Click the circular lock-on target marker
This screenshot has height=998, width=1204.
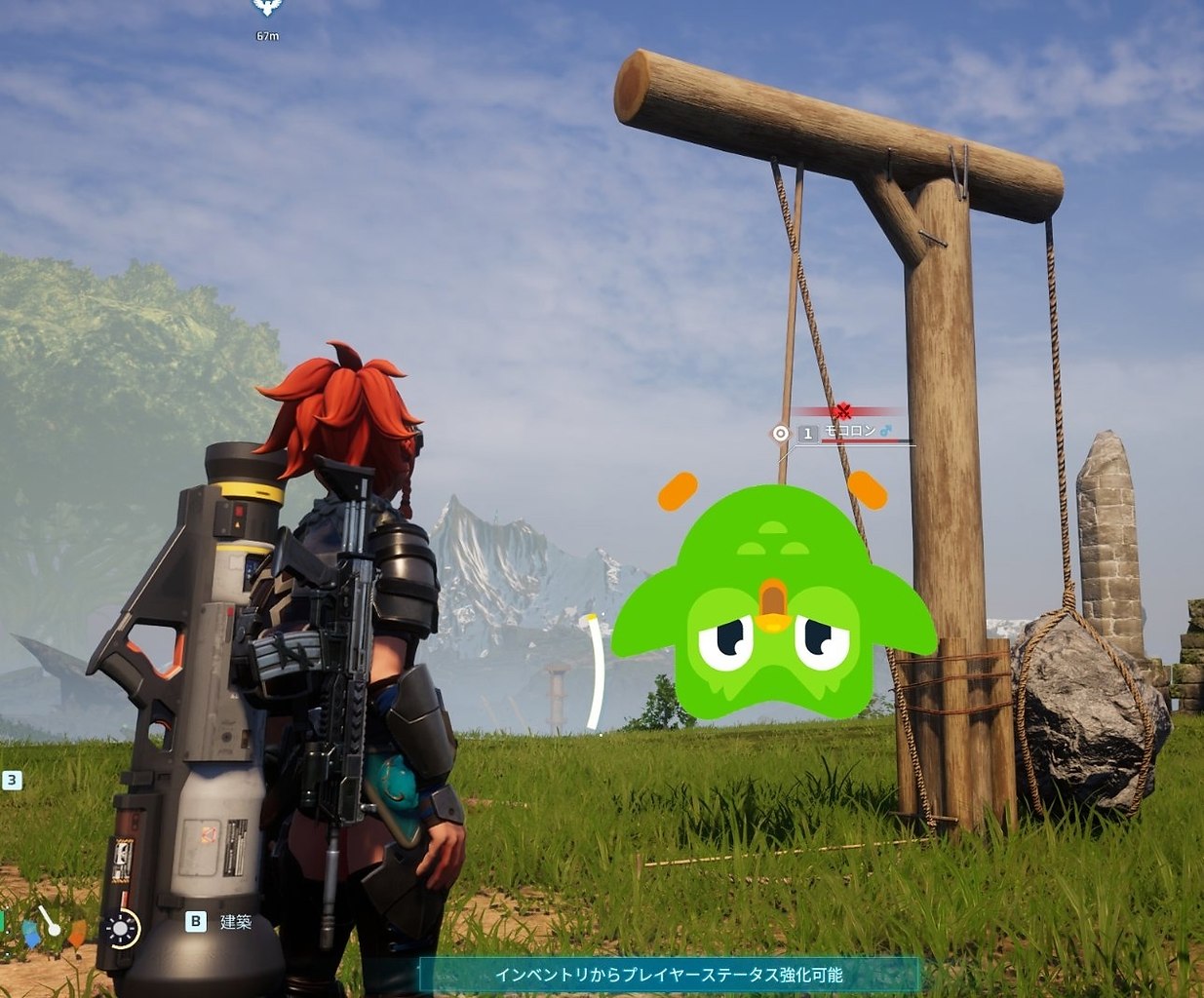point(780,433)
